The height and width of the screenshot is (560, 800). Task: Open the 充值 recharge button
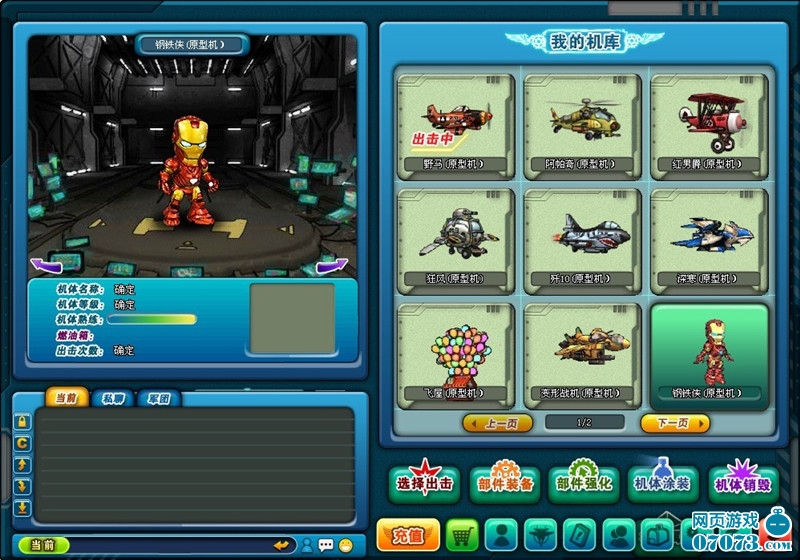[x=407, y=535]
